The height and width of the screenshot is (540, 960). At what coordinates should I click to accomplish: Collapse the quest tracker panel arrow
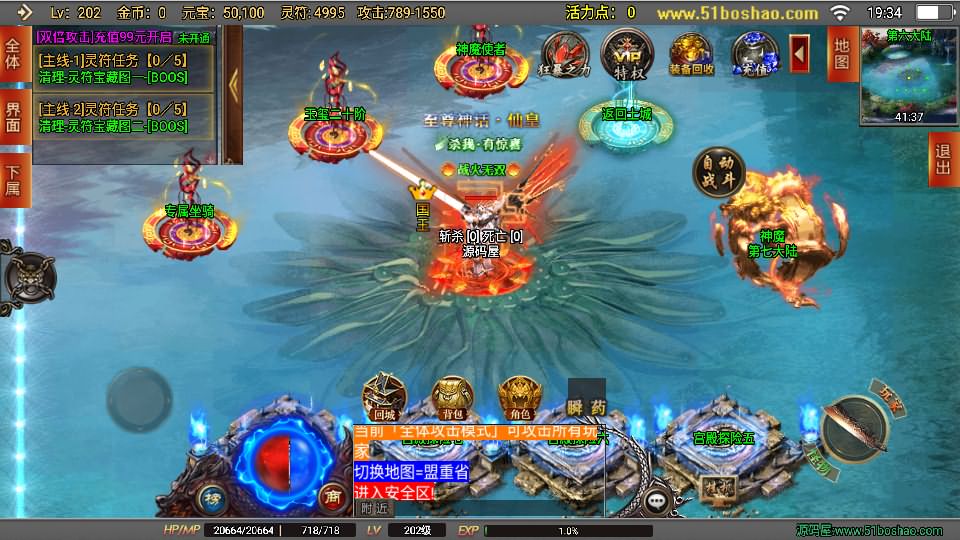233,85
